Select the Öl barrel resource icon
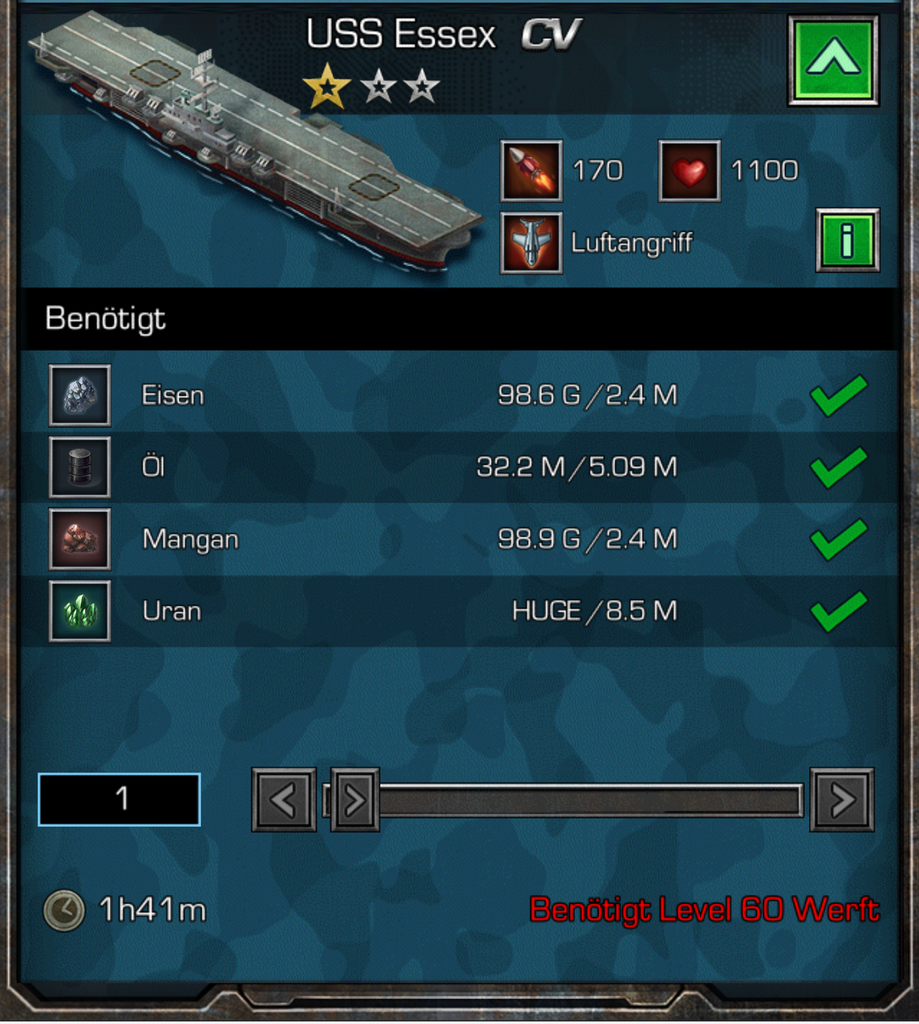 (x=80, y=467)
